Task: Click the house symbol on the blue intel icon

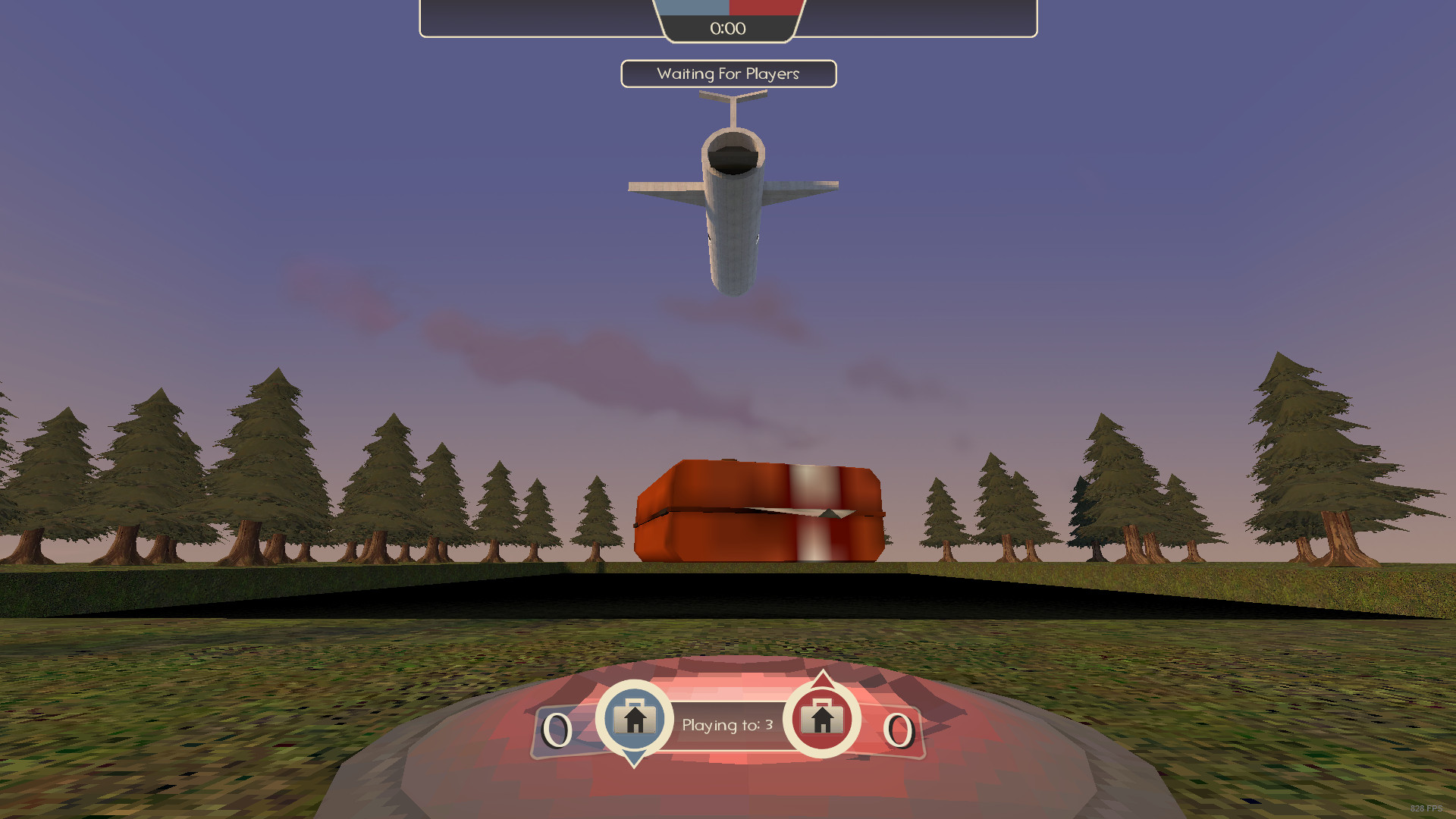Action: [634, 719]
